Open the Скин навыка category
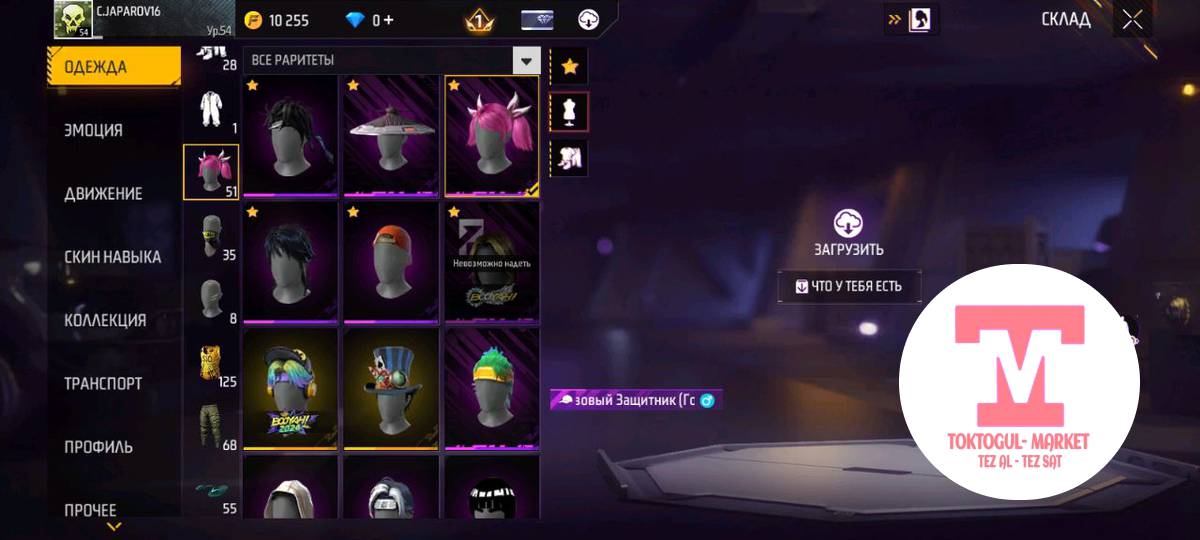This screenshot has width=1200, height=540. (112, 257)
